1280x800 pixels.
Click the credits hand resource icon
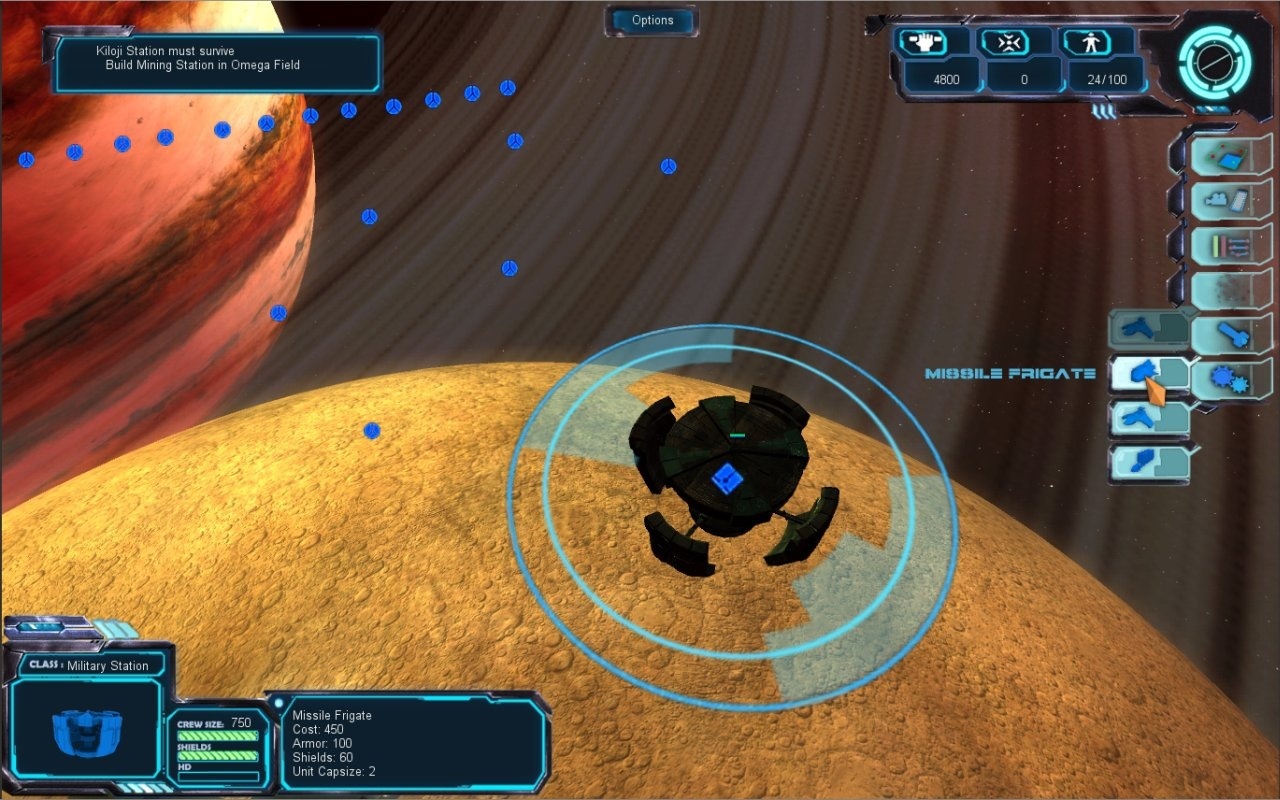pyautogui.click(x=926, y=41)
